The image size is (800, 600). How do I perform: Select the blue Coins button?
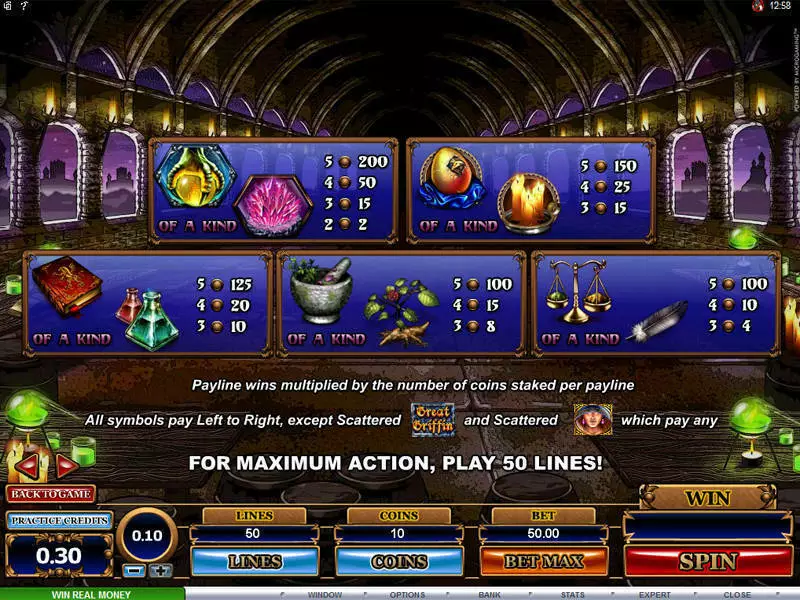click(x=399, y=561)
